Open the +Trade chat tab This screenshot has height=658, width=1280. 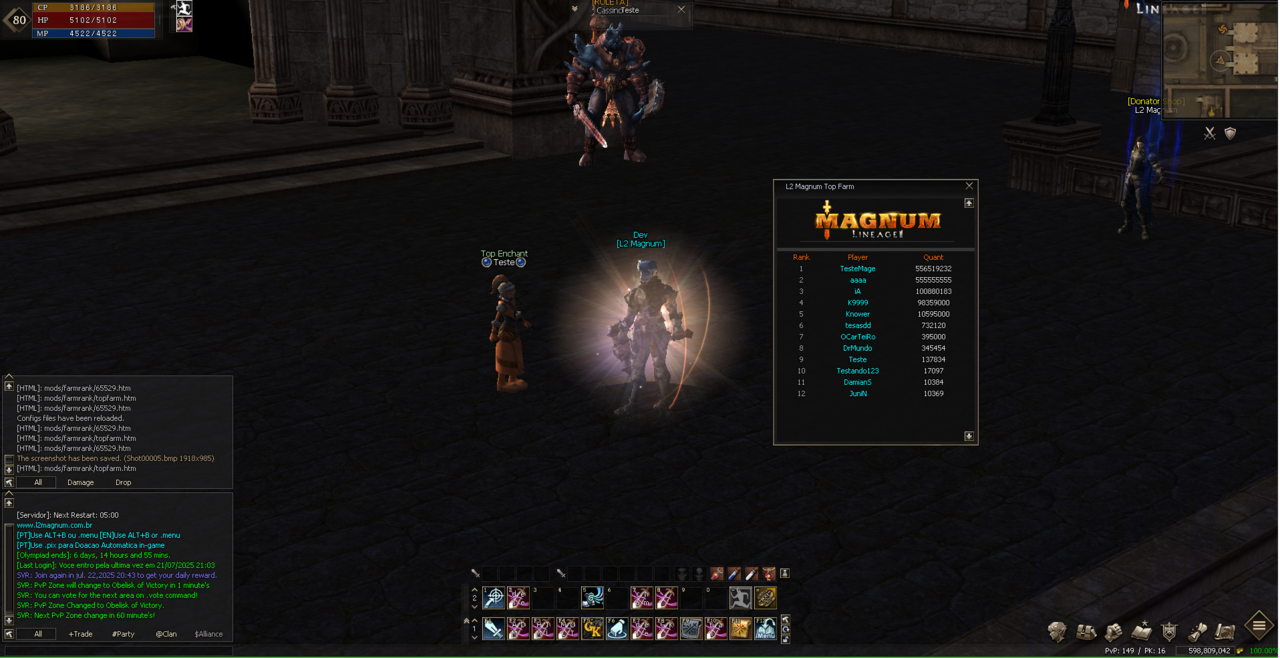tap(80, 634)
